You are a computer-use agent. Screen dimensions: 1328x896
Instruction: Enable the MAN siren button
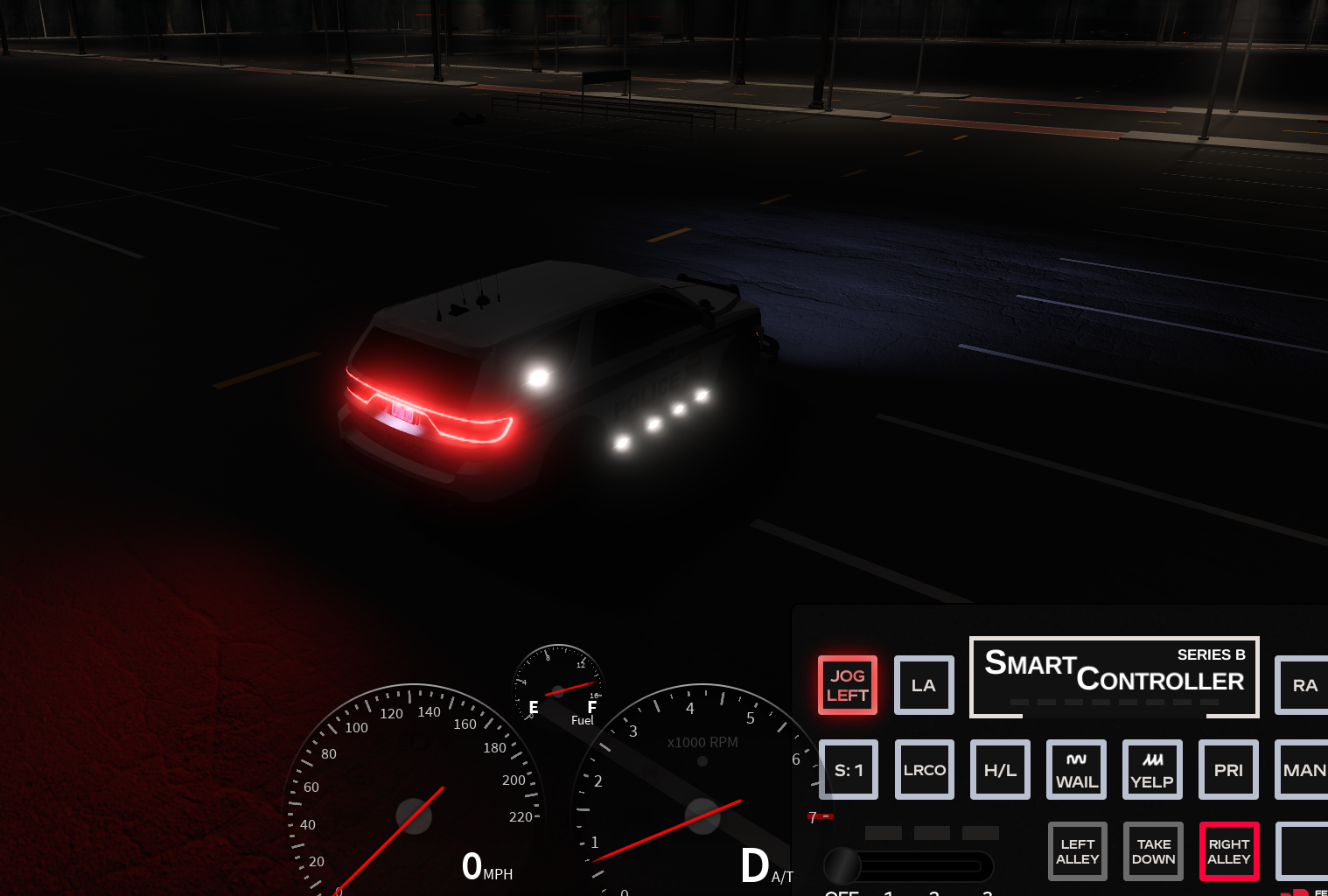point(1303,770)
